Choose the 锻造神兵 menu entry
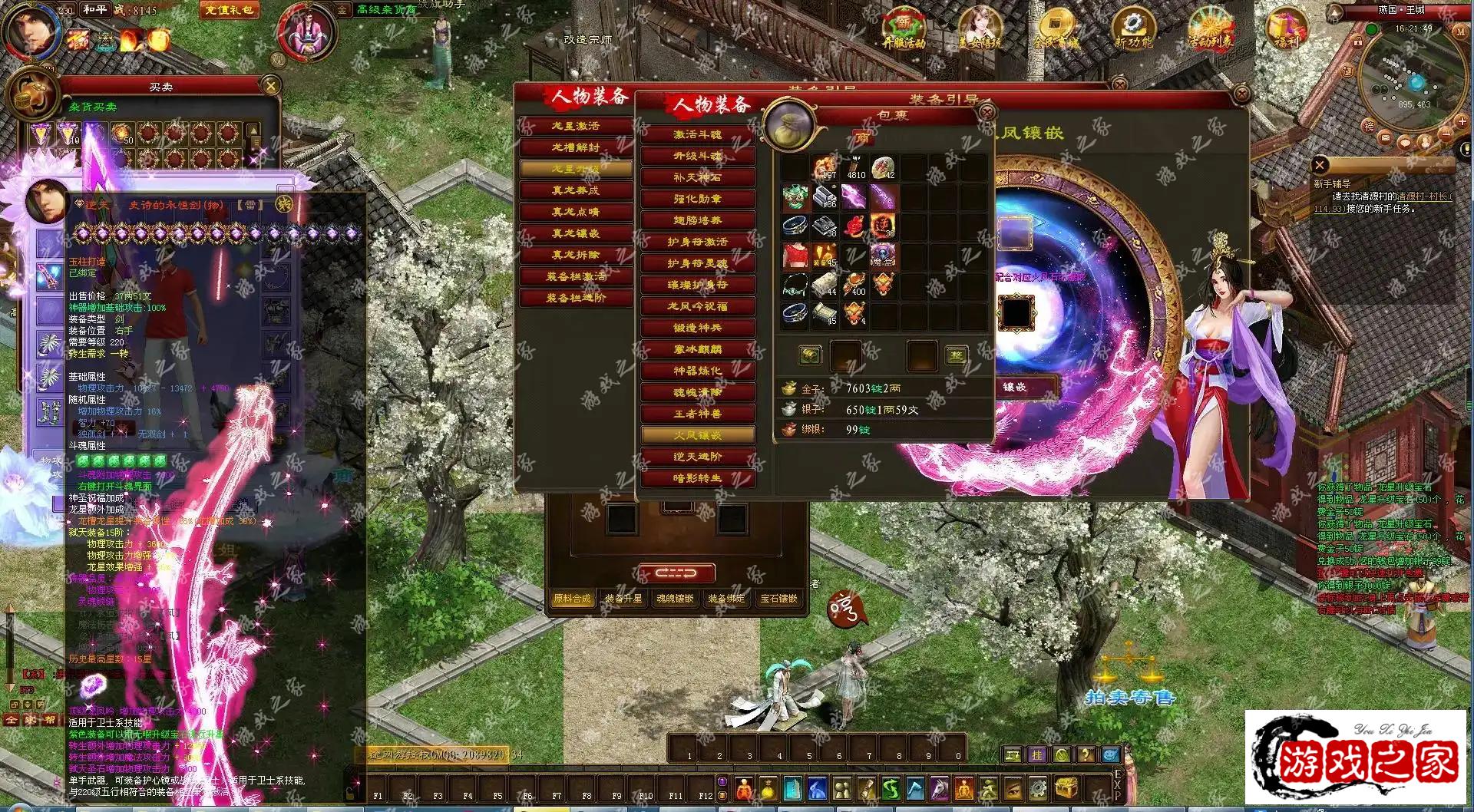This screenshot has width=1474, height=812. (x=697, y=328)
